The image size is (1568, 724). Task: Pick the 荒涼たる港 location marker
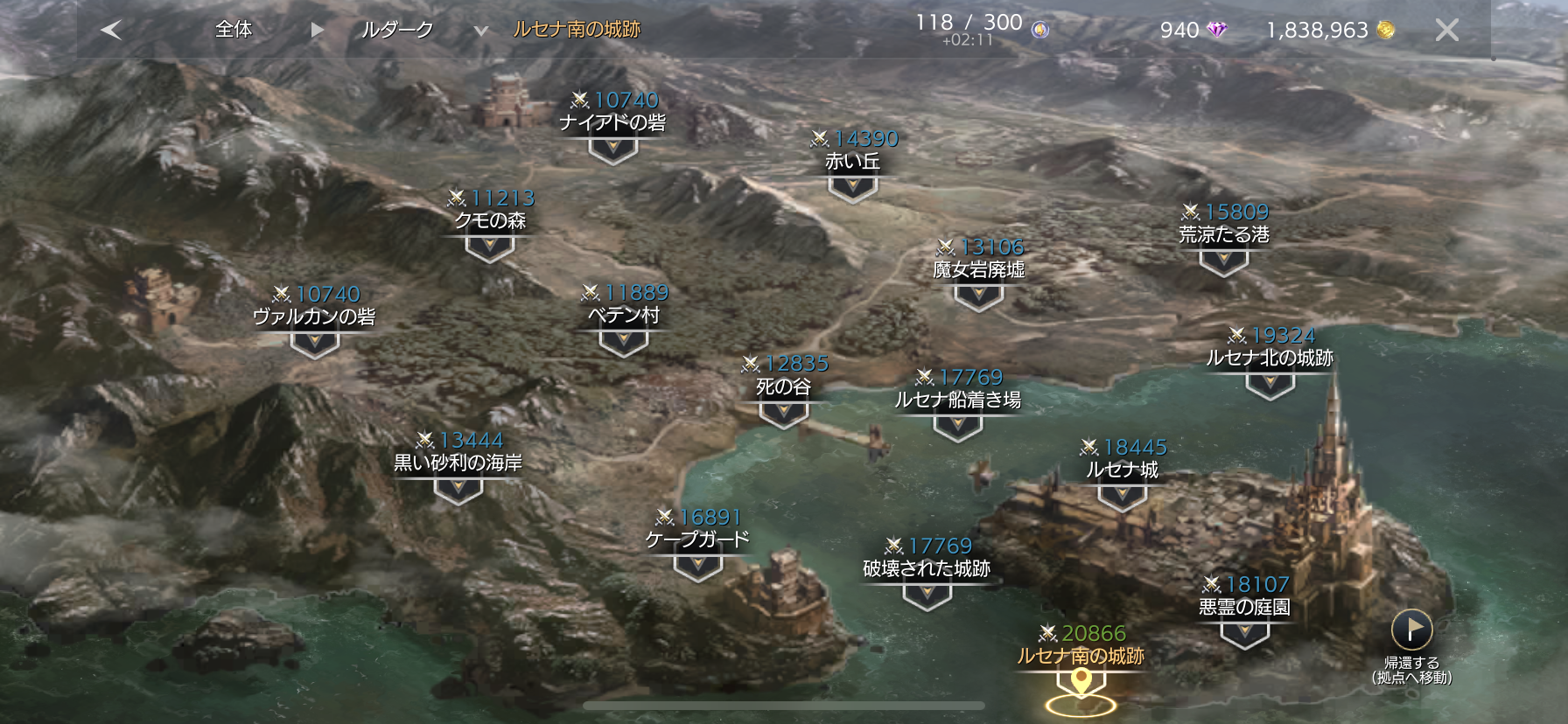1223,261
